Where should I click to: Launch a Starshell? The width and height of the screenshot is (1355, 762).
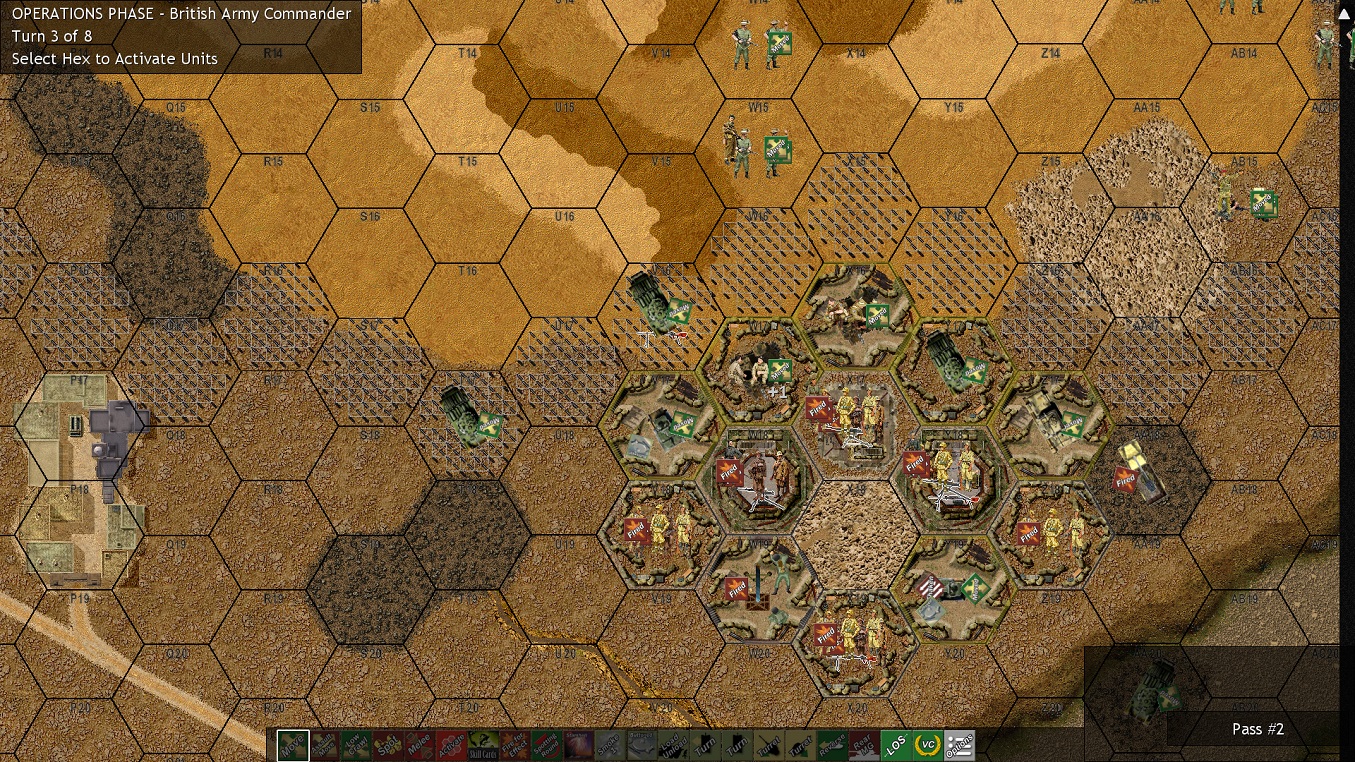[579, 745]
